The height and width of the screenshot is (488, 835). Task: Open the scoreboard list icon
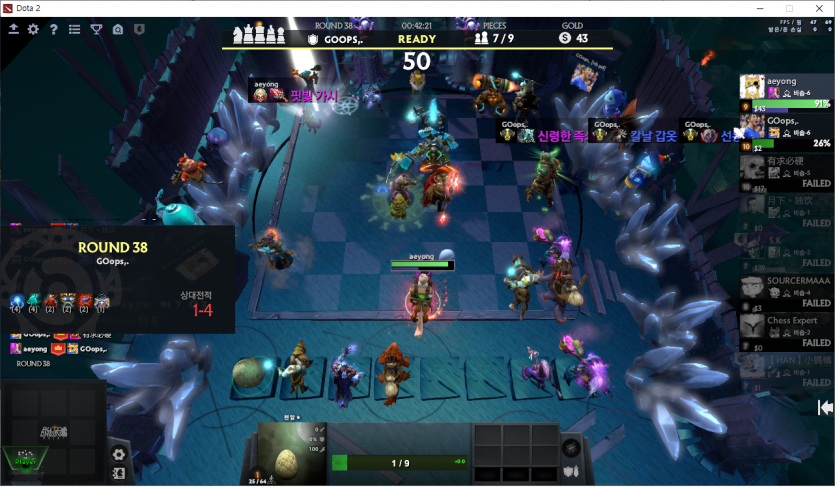(x=74, y=30)
